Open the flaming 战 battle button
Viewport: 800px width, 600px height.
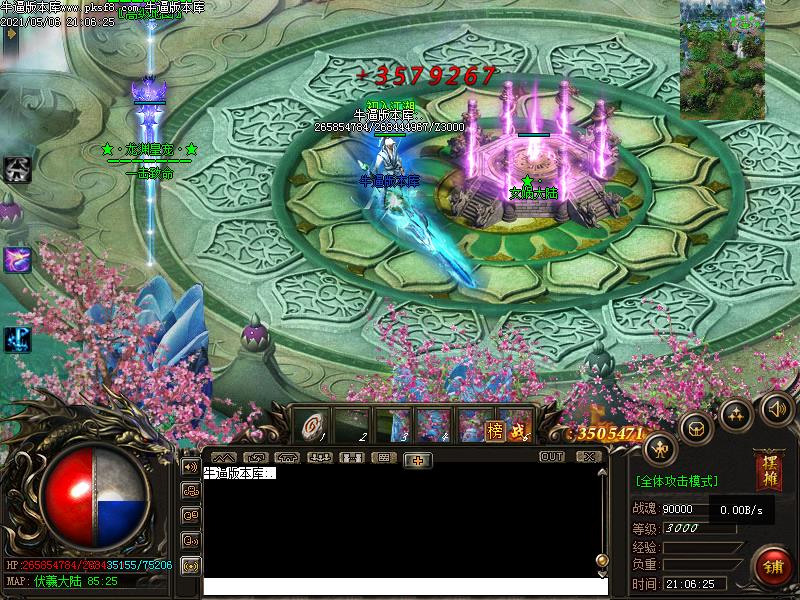tap(517, 430)
